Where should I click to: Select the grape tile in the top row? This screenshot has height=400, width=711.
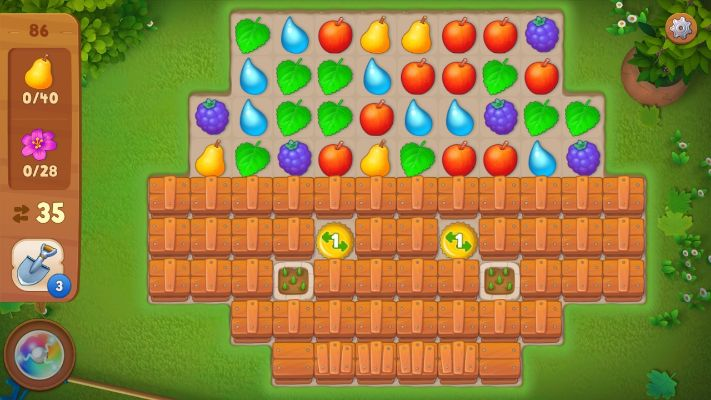tap(542, 35)
